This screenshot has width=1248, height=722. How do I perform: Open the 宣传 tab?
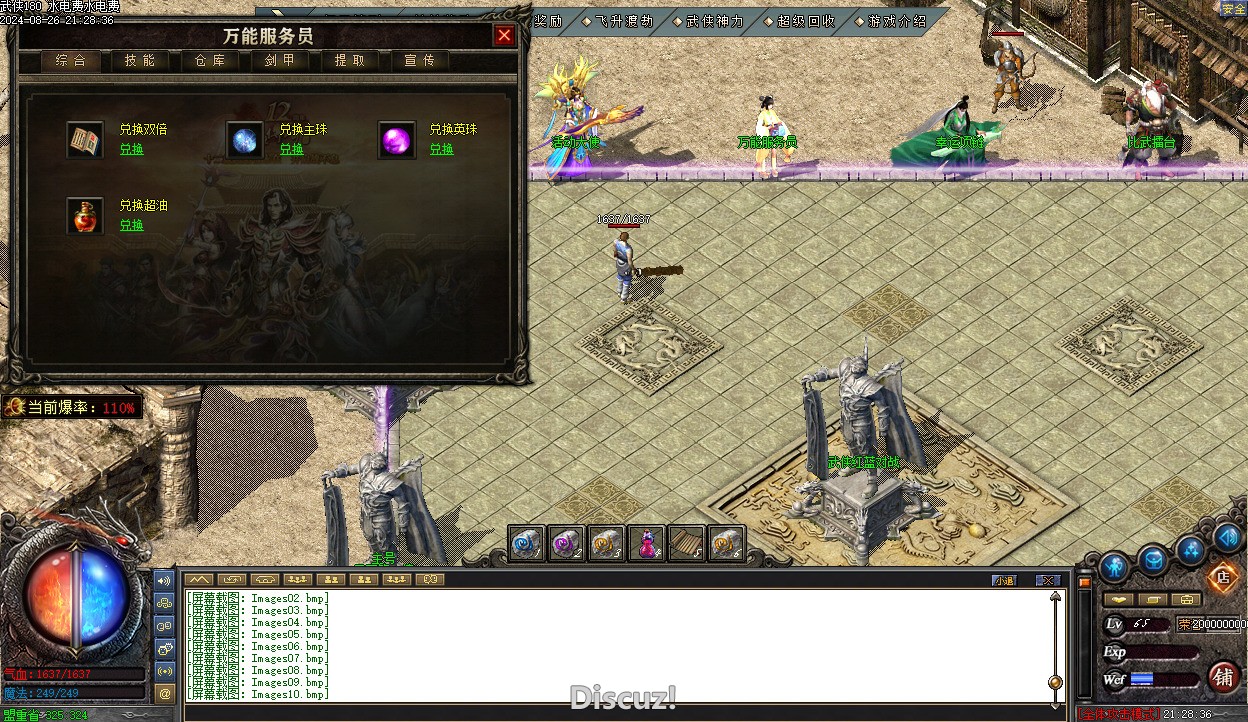(x=420, y=60)
